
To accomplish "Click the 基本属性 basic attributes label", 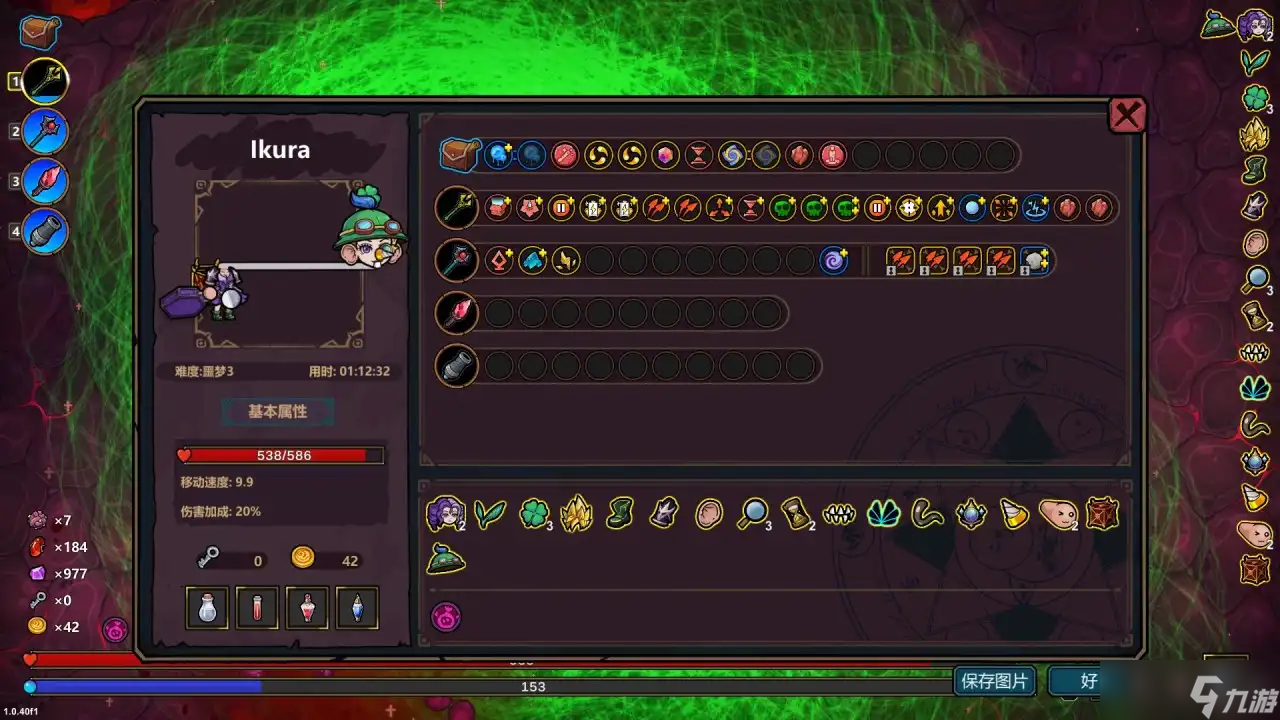I will click(277, 411).
